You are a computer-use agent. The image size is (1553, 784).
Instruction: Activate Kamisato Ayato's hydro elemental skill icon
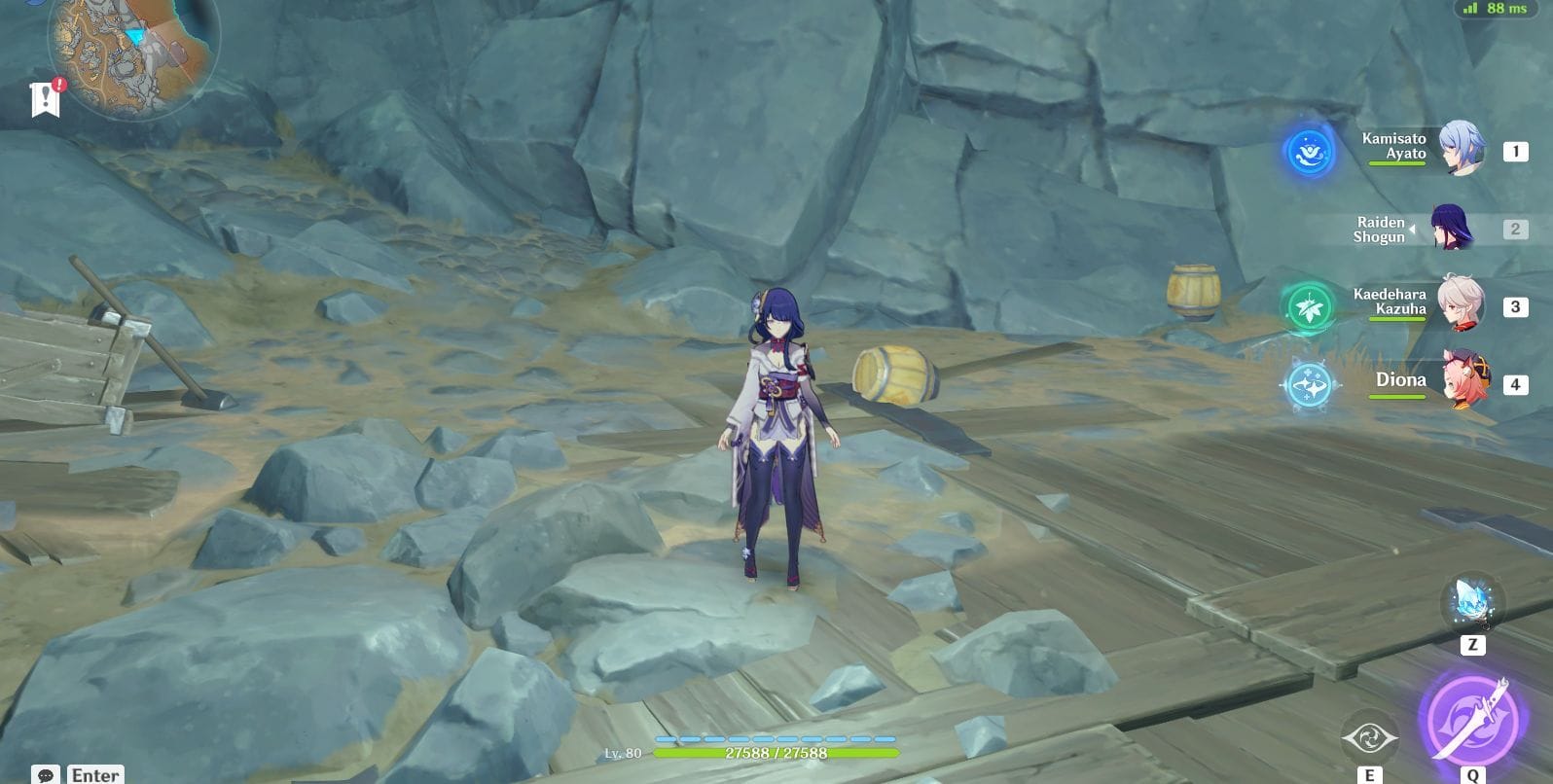[x=1308, y=151]
